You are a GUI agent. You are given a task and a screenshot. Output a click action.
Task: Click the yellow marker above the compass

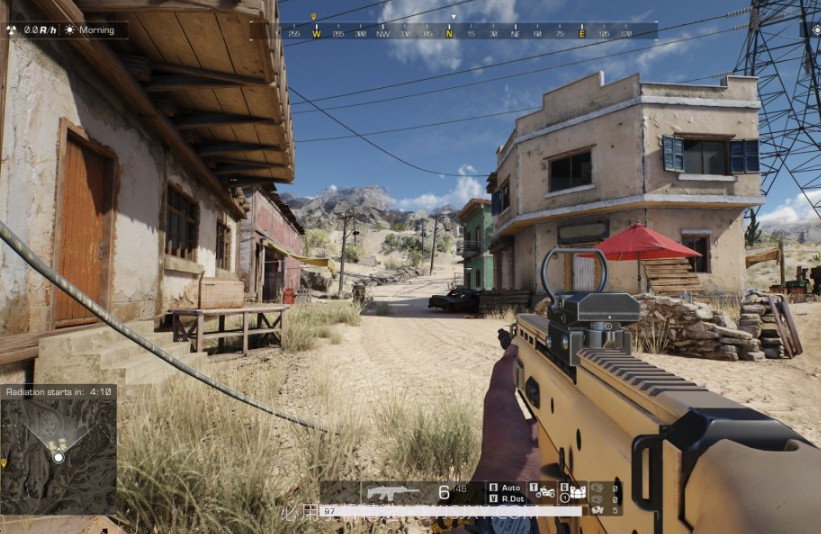point(314,17)
